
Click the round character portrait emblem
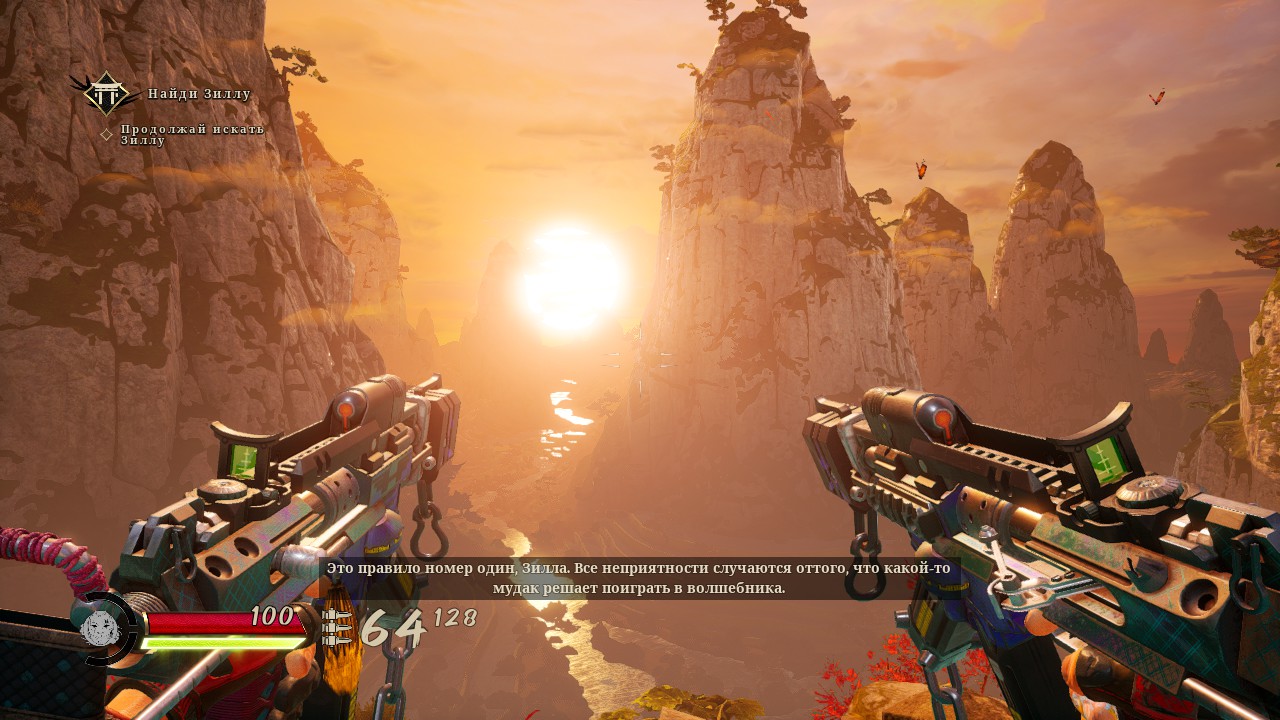(x=101, y=629)
